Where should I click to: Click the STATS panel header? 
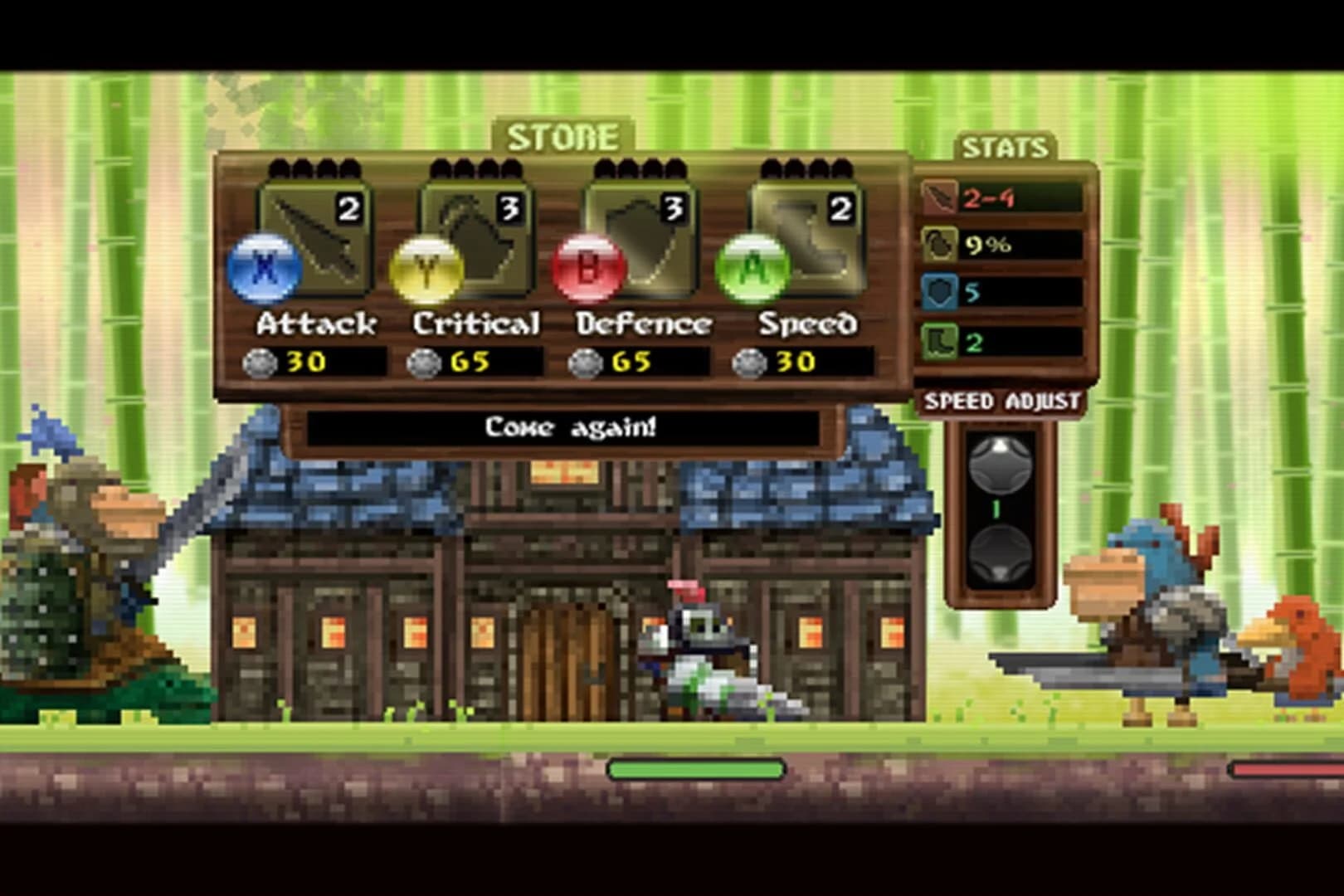click(x=1006, y=148)
